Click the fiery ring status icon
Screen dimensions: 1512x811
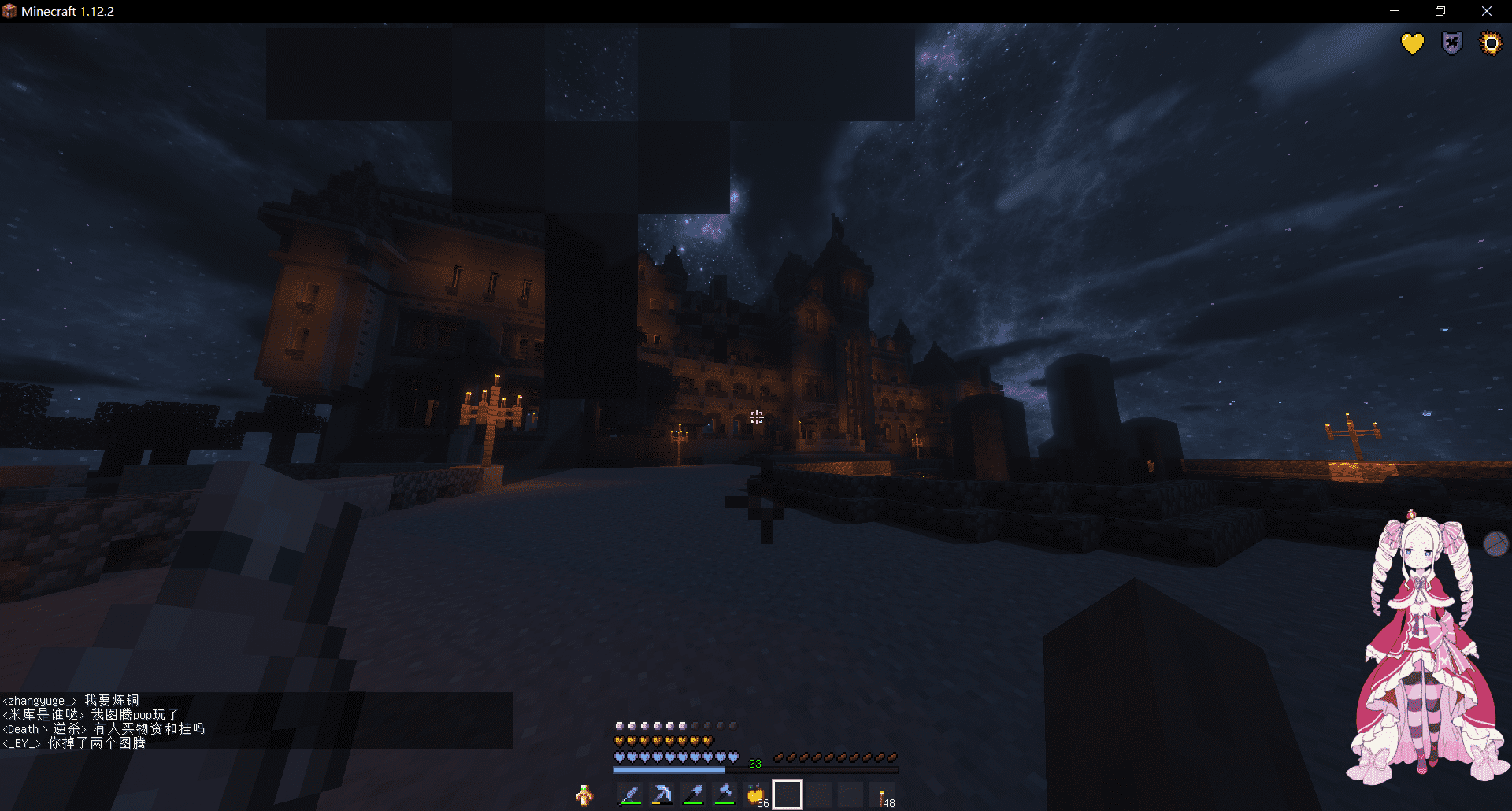[x=1491, y=43]
